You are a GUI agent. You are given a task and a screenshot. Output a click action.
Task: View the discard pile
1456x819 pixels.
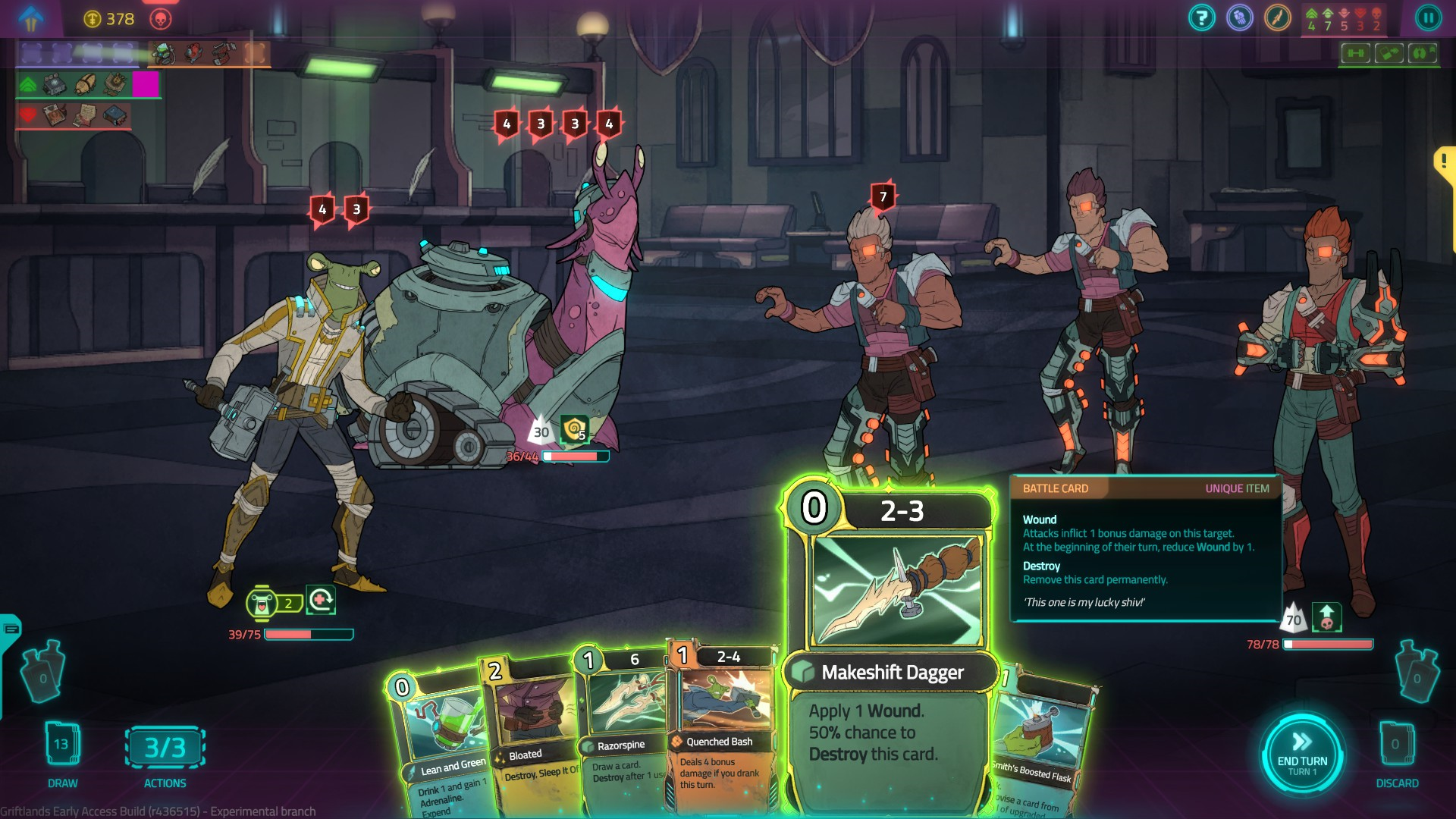point(1395,745)
